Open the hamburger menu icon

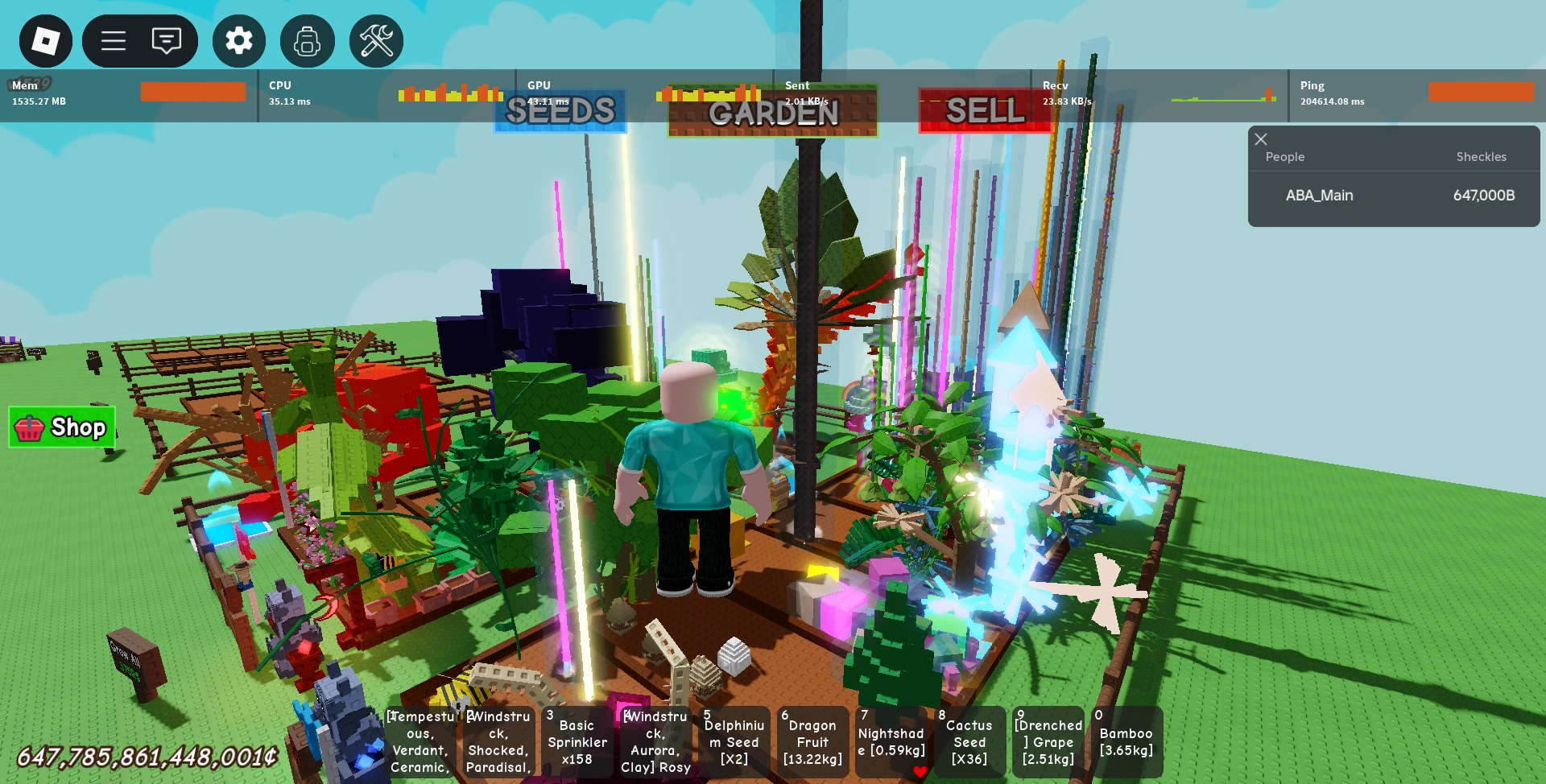pyautogui.click(x=113, y=40)
